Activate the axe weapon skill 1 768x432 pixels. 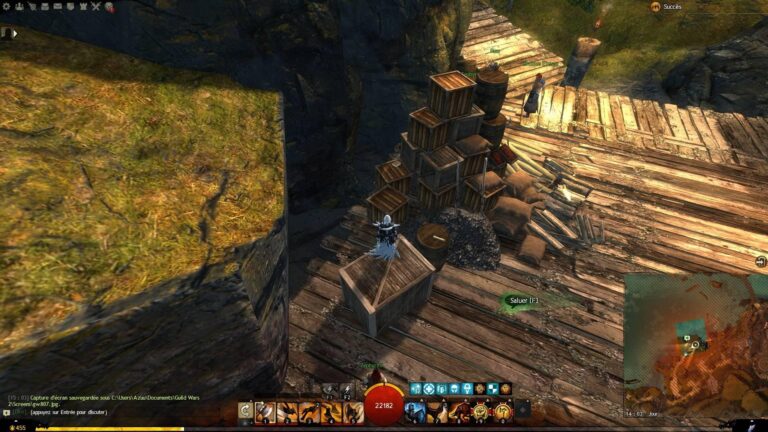pyautogui.click(x=265, y=411)
